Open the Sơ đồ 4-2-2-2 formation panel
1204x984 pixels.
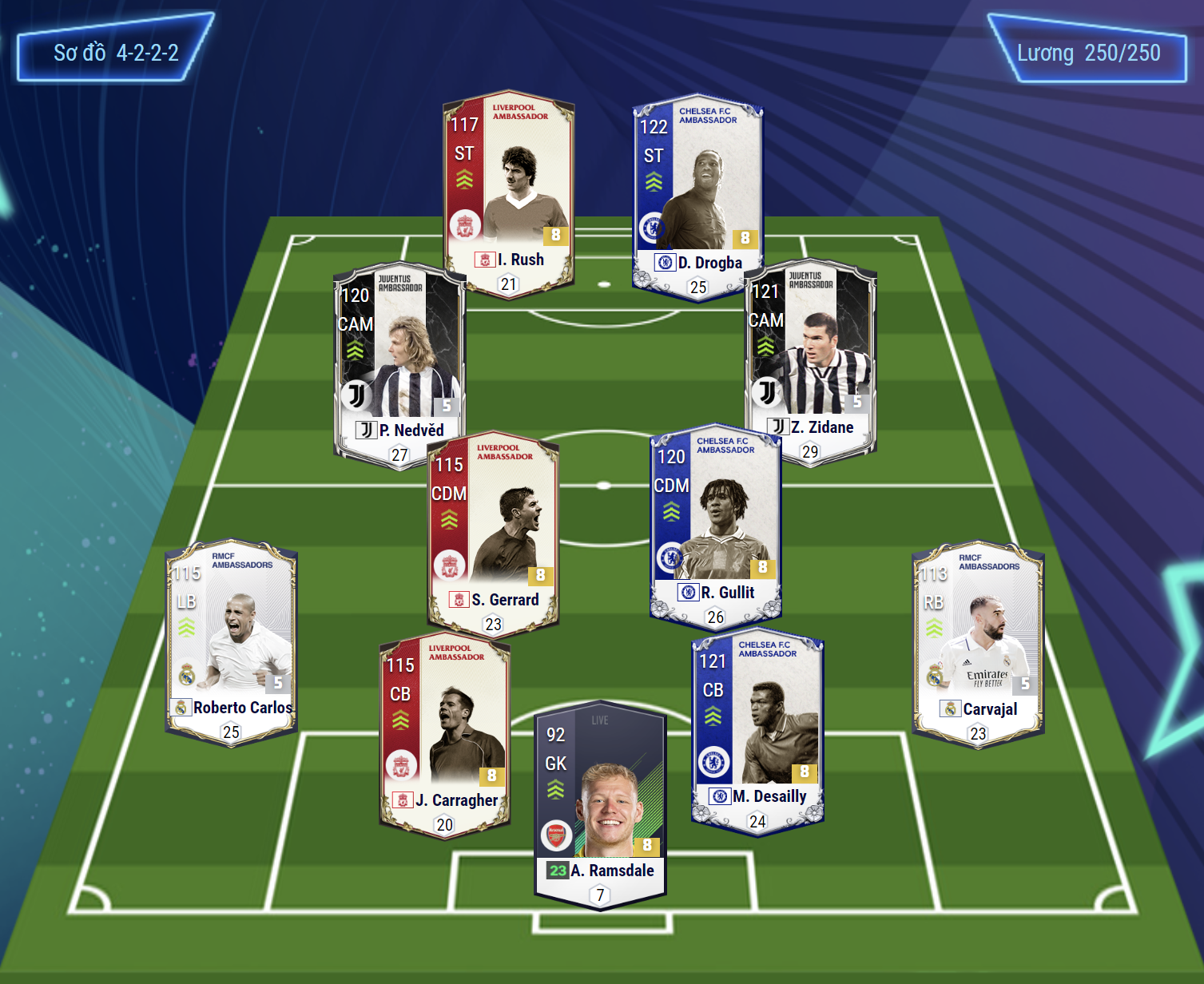pyautogui.click(x=116, y=53)
